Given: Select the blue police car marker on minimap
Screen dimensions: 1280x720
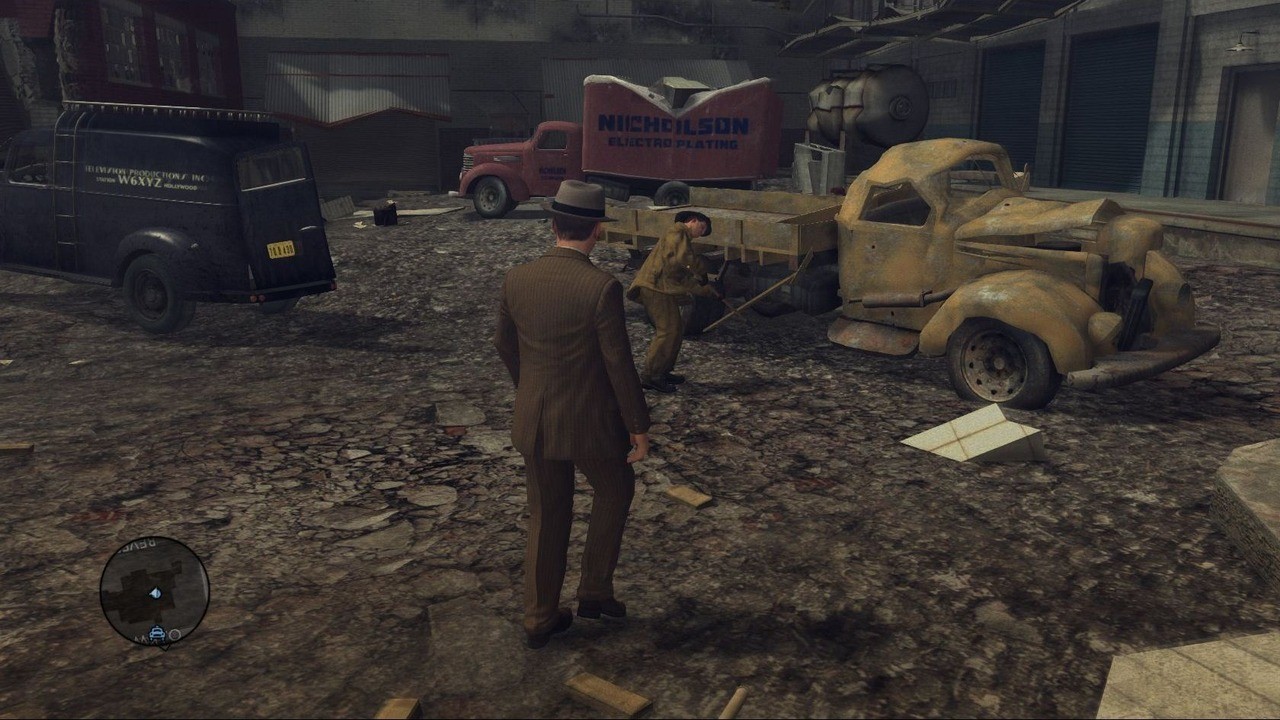Looking at the screenshot, I should point(157,633).
